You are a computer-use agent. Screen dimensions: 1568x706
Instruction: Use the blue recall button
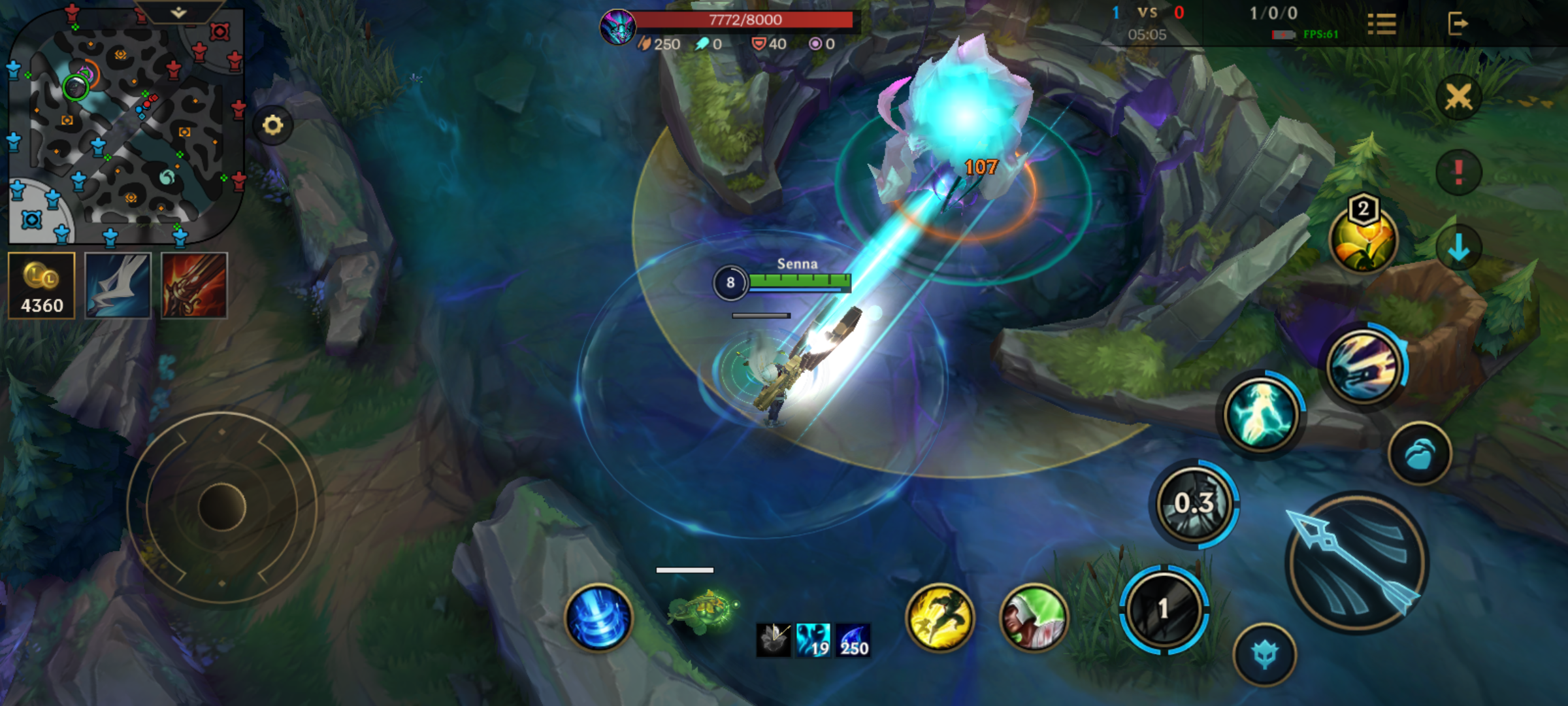[598, 618]
